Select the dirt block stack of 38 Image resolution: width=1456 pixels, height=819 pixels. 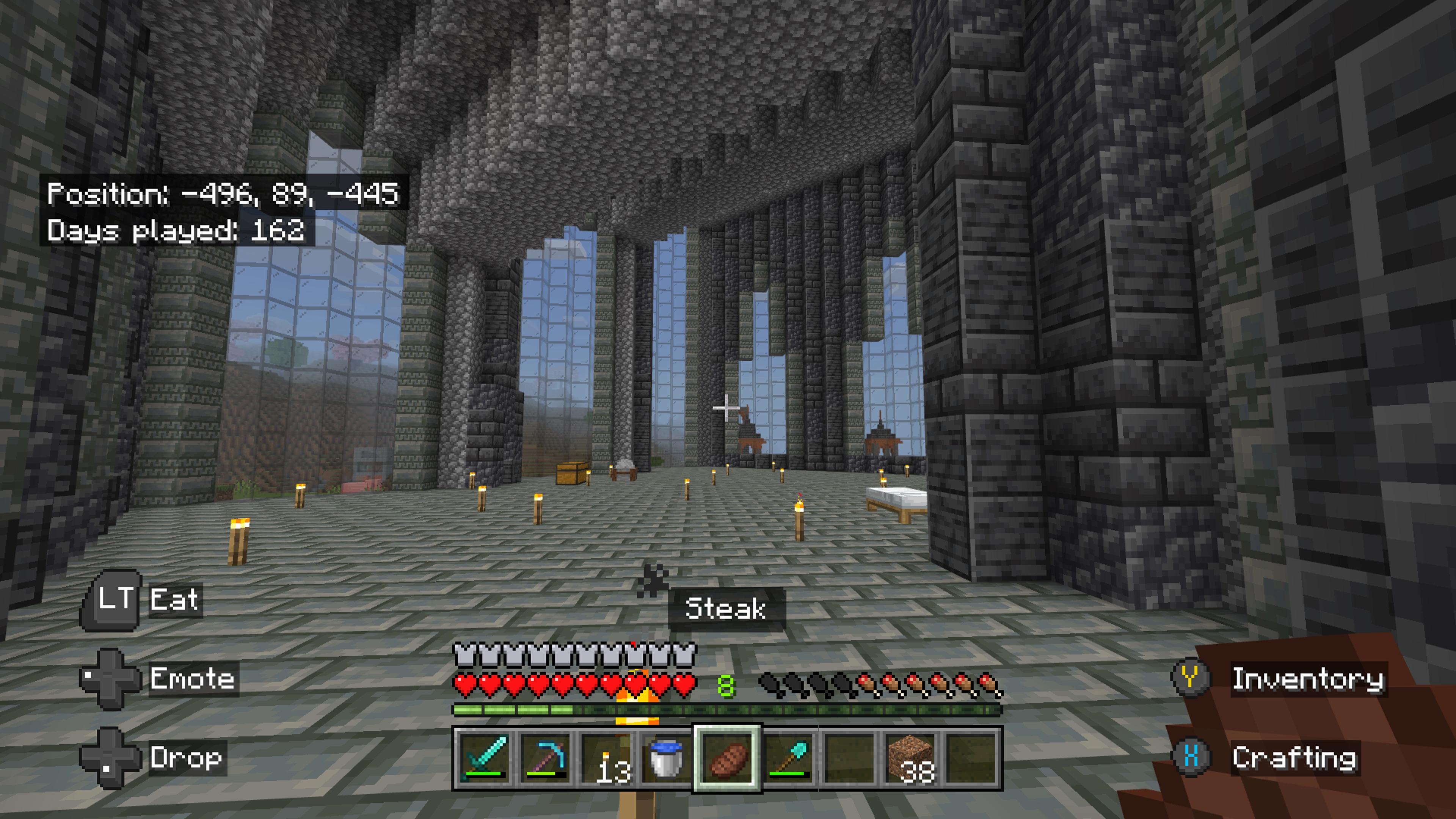[910, 758]
